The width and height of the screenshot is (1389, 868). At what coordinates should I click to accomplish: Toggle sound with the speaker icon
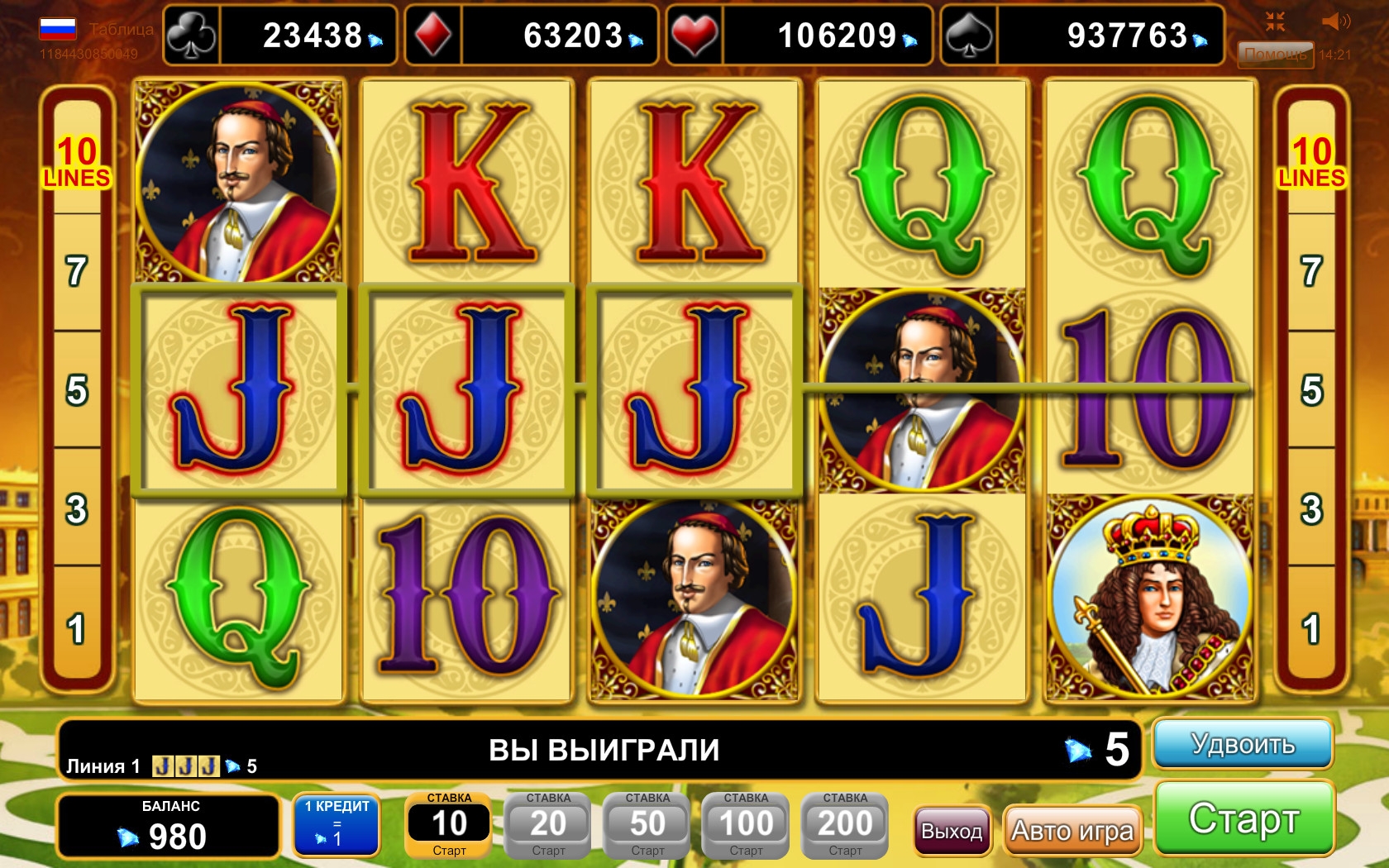(1334, 21)
